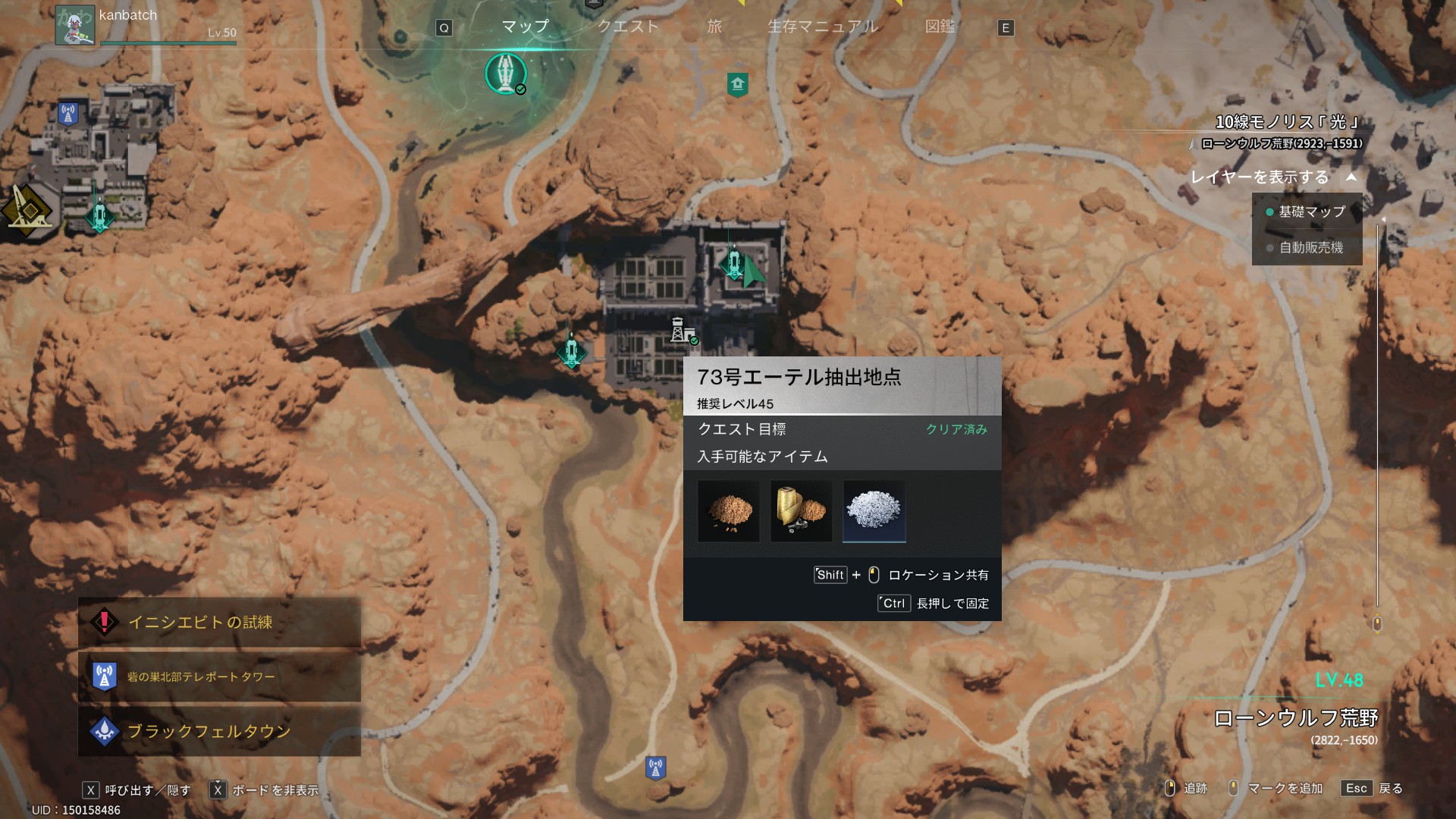Click the watchtower map marker

tap(679, 331)
